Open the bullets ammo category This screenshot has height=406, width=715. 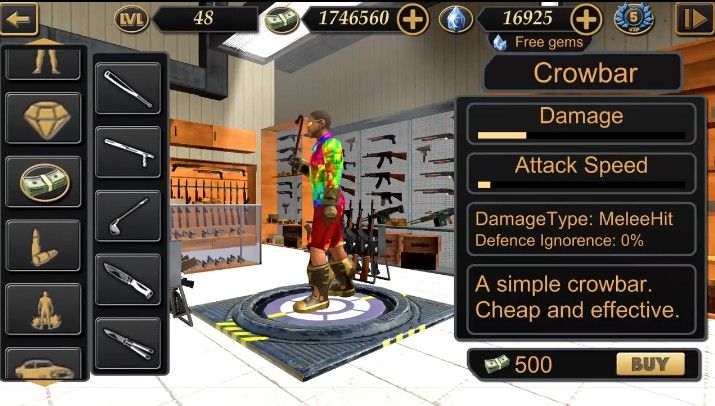[43, 243]
